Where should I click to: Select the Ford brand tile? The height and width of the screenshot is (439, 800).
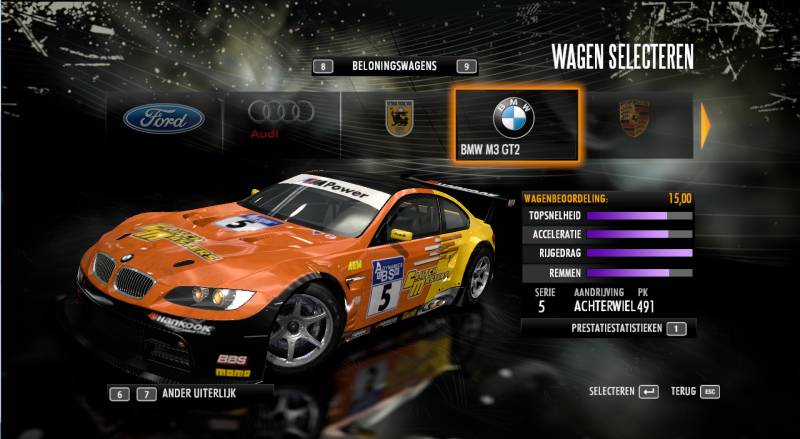tap(163, 120)
